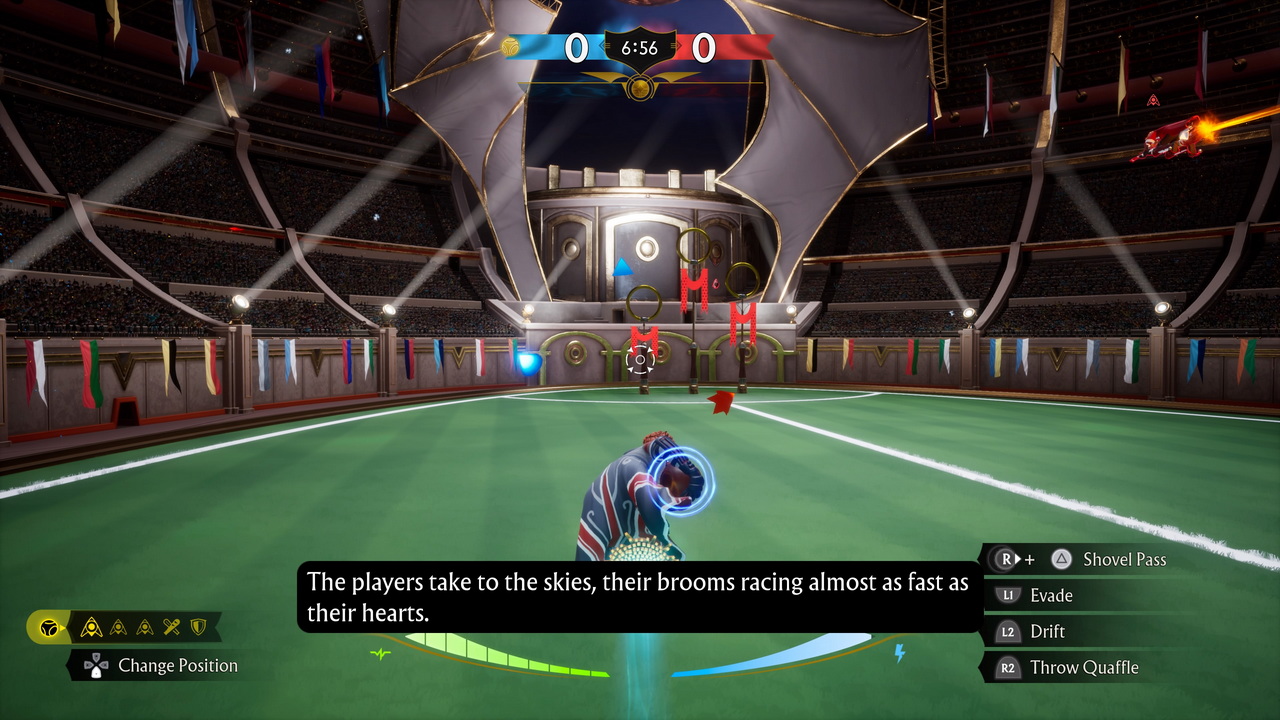Select the Beater crossed-bats position icon
This screenshot has width=1280, height=720.
172,627
